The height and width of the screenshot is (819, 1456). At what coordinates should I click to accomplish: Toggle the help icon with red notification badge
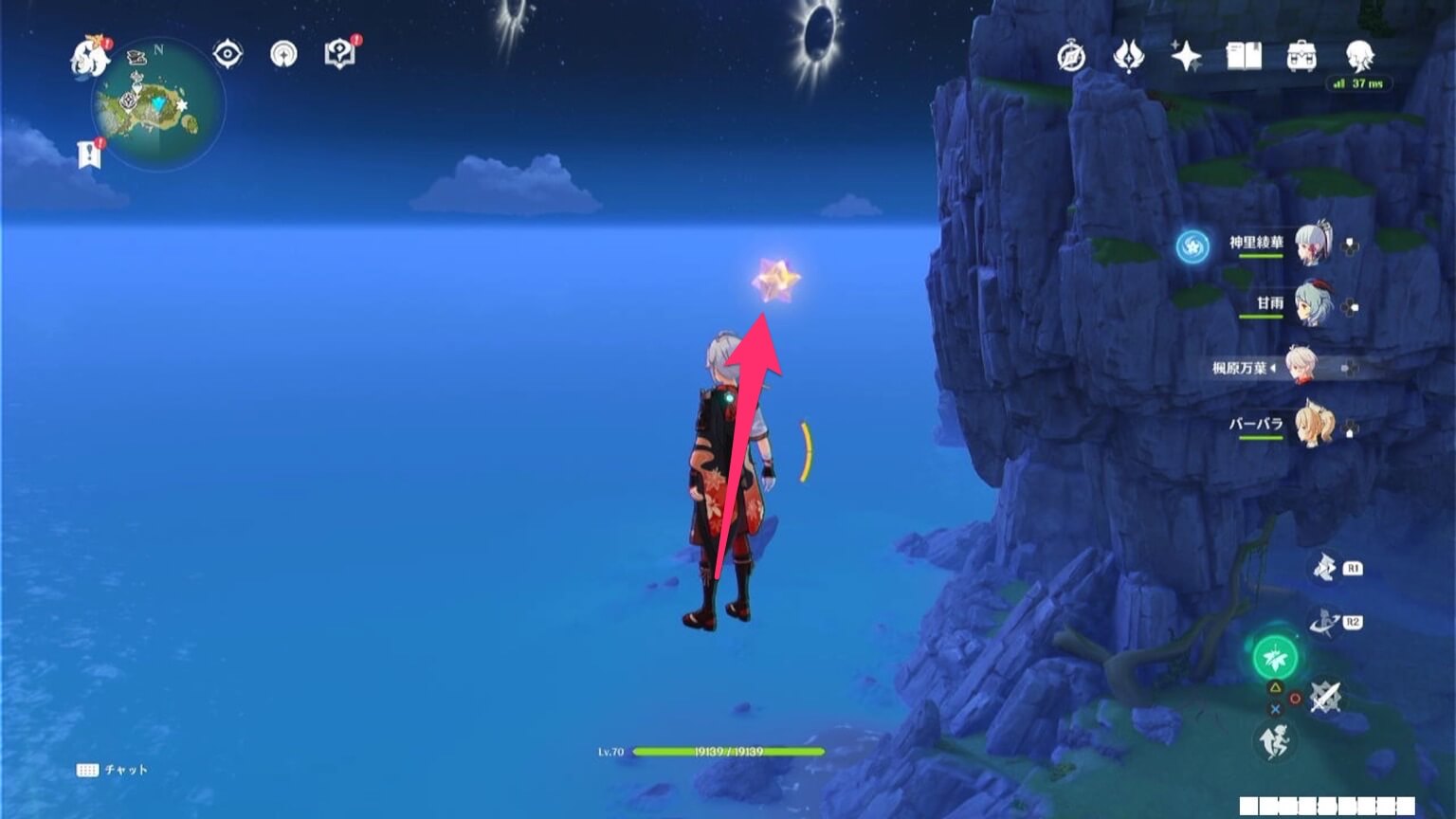(337, 54)
